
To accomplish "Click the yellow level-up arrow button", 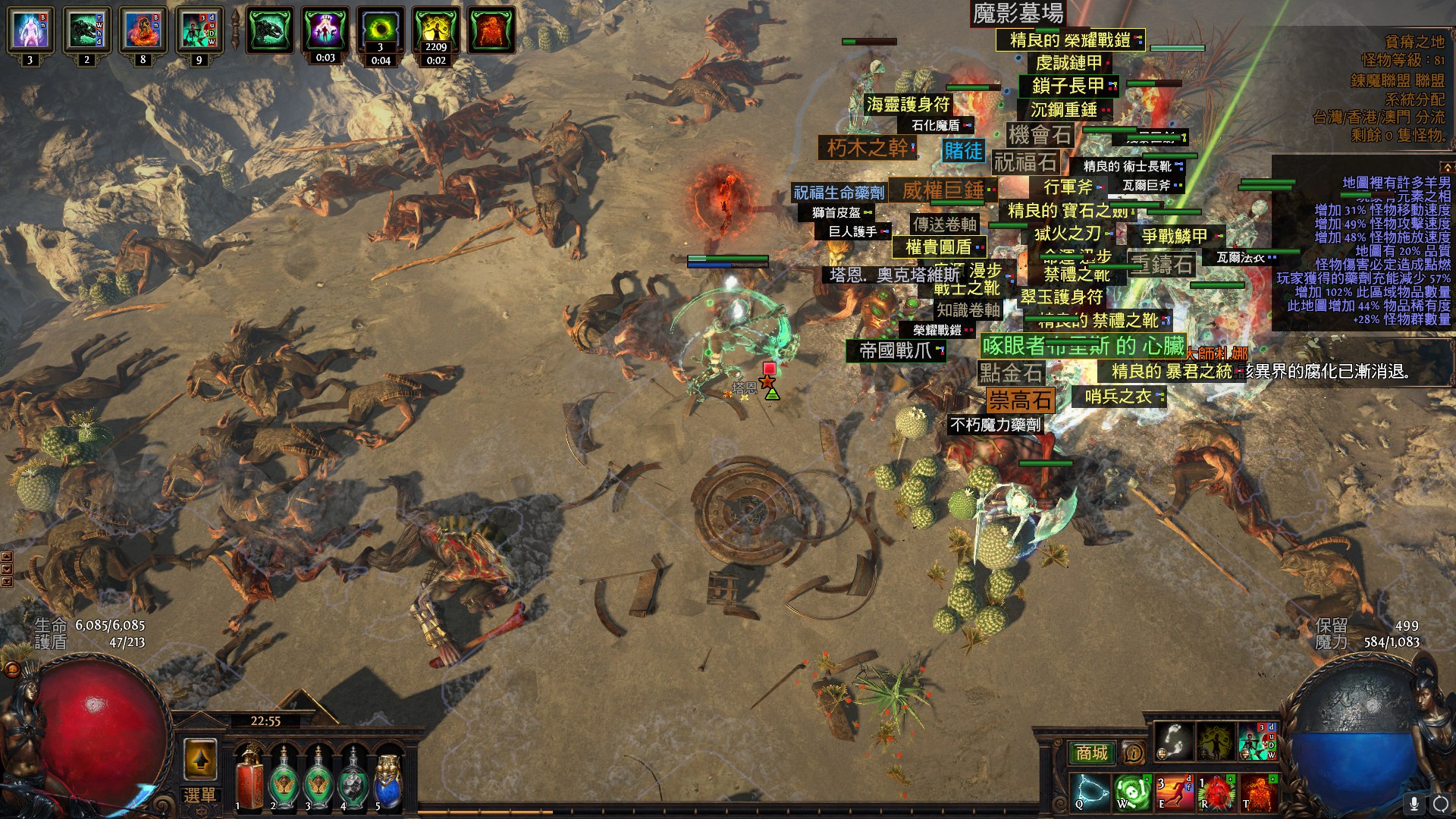I will (200, 758).
